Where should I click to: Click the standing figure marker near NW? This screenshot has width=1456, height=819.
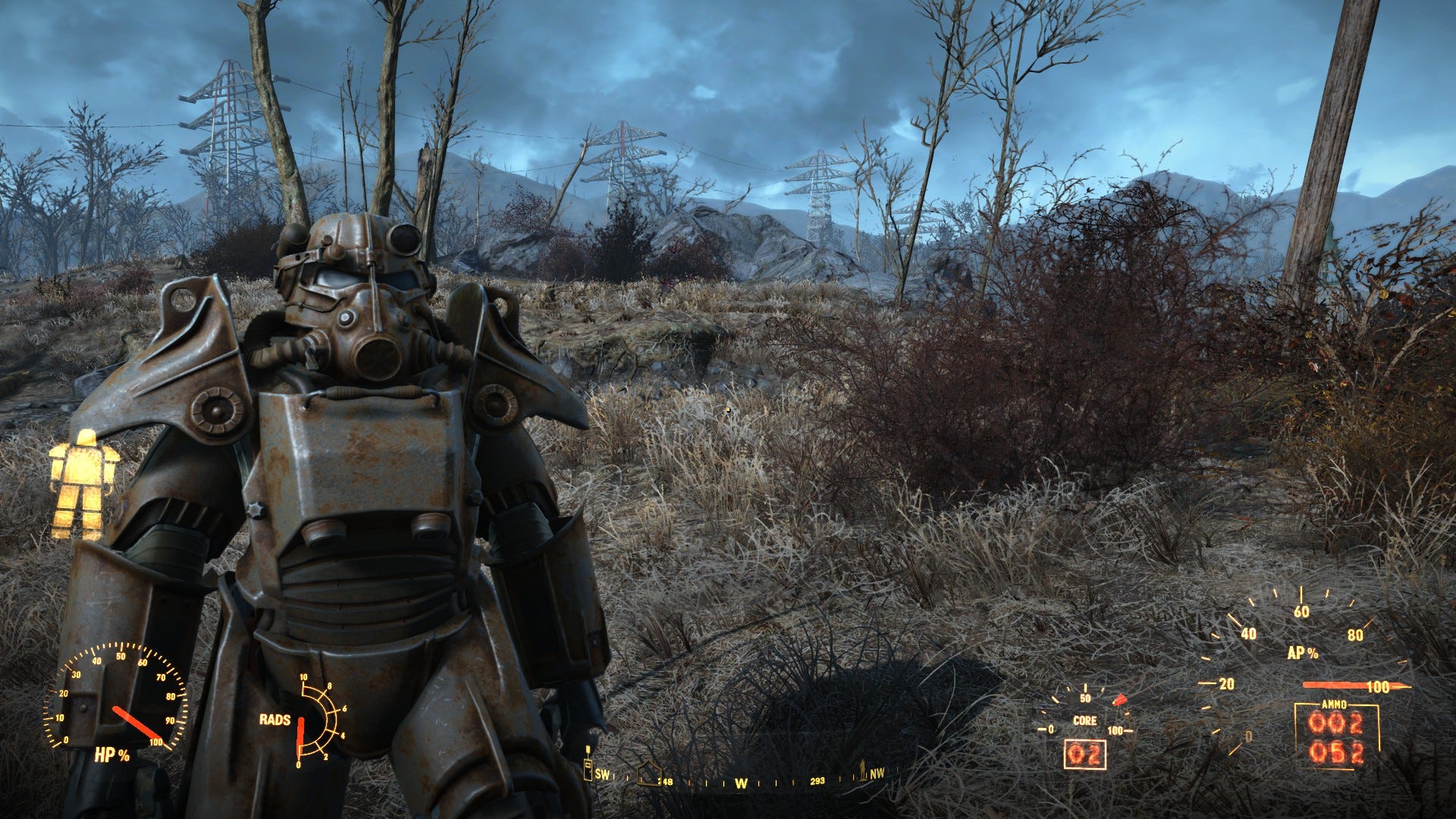862,771
